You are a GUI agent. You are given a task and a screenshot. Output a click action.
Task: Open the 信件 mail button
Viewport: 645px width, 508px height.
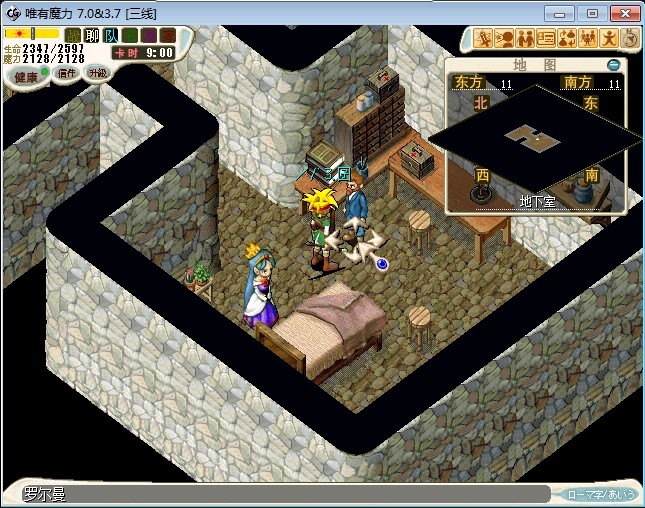(67, 73)
